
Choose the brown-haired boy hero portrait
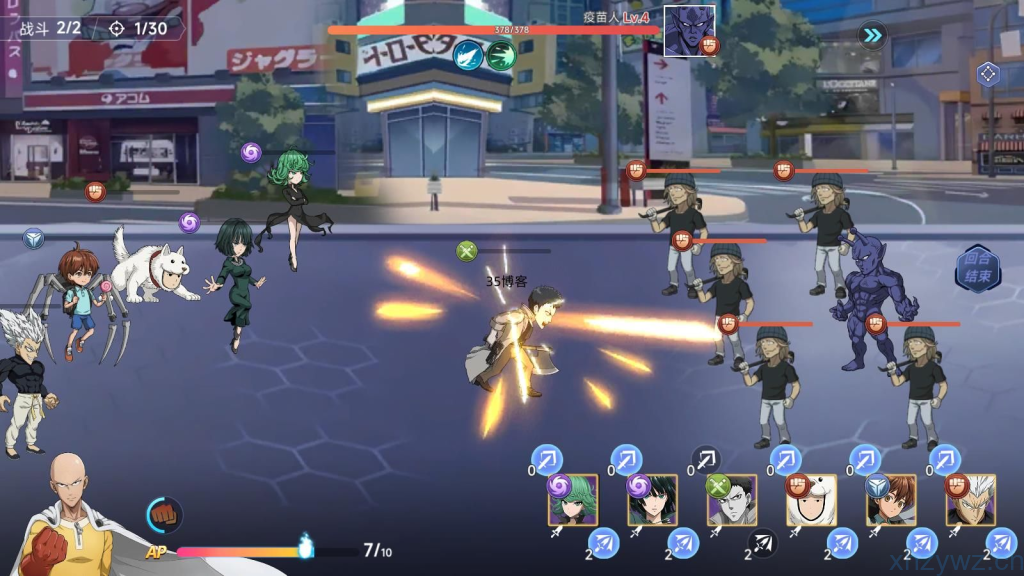[891, 501]
